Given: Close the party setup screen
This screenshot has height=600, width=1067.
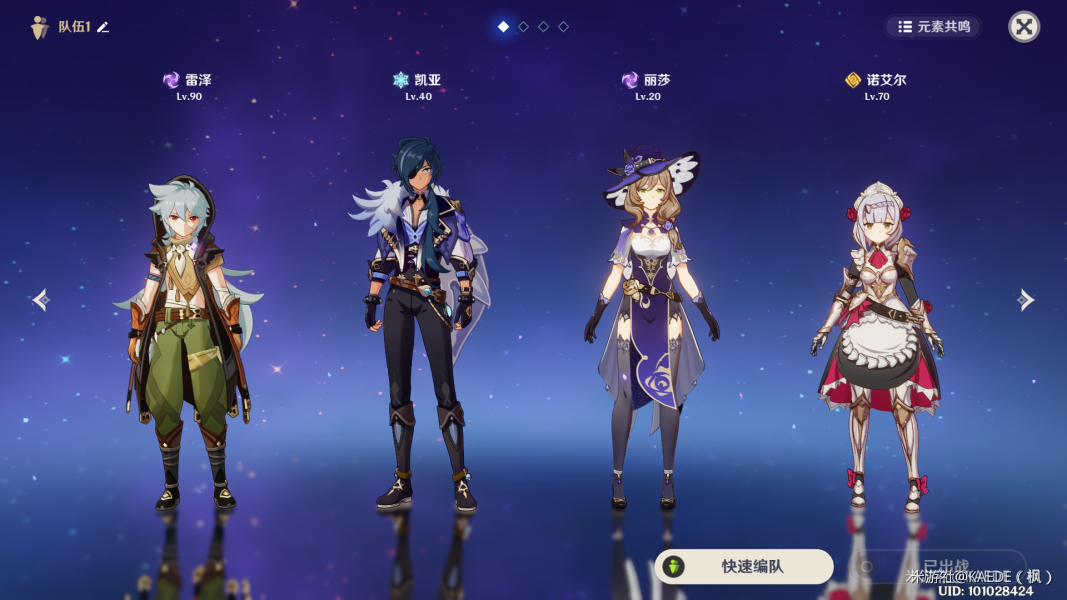Looking at the screenshot, I should [1024, 27].
